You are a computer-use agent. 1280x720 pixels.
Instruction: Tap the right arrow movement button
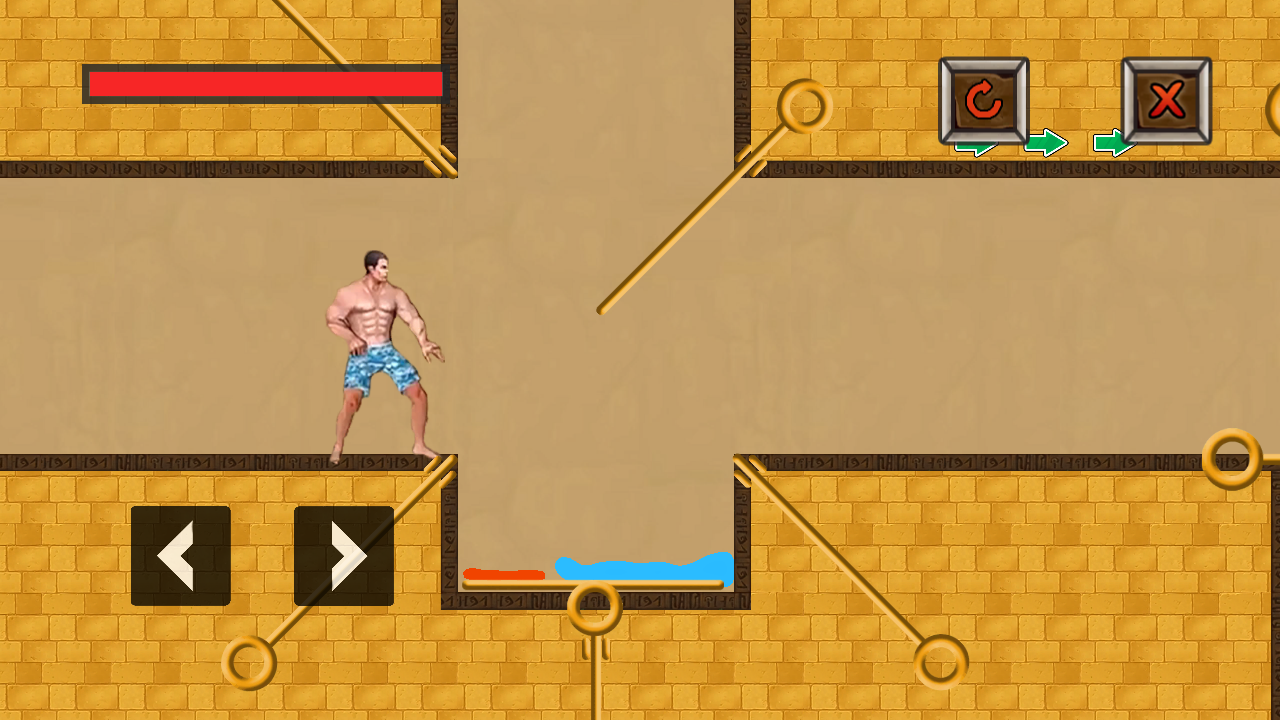point(343,556)
